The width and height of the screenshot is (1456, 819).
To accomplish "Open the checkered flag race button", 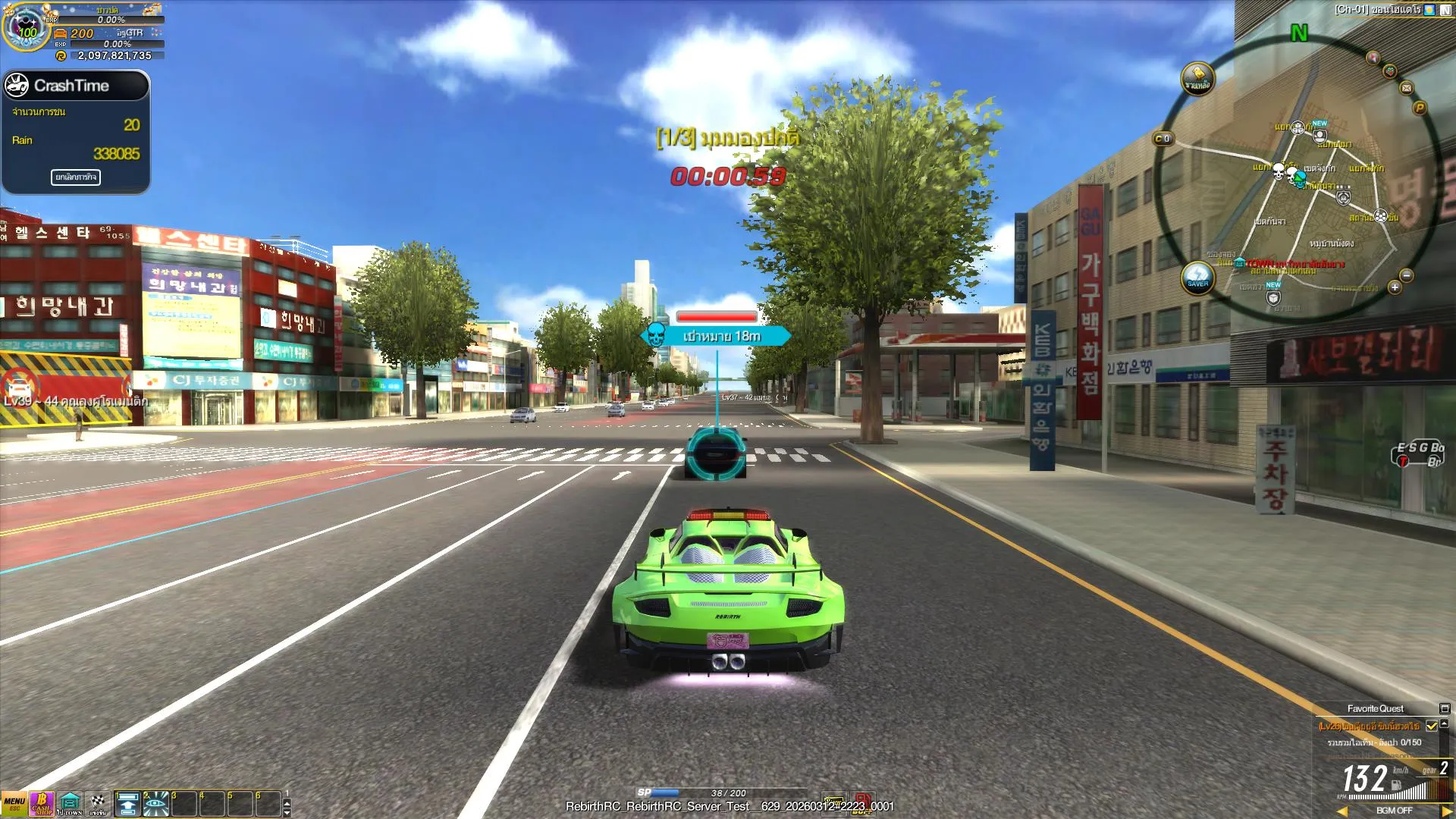I will pos(98,804).
